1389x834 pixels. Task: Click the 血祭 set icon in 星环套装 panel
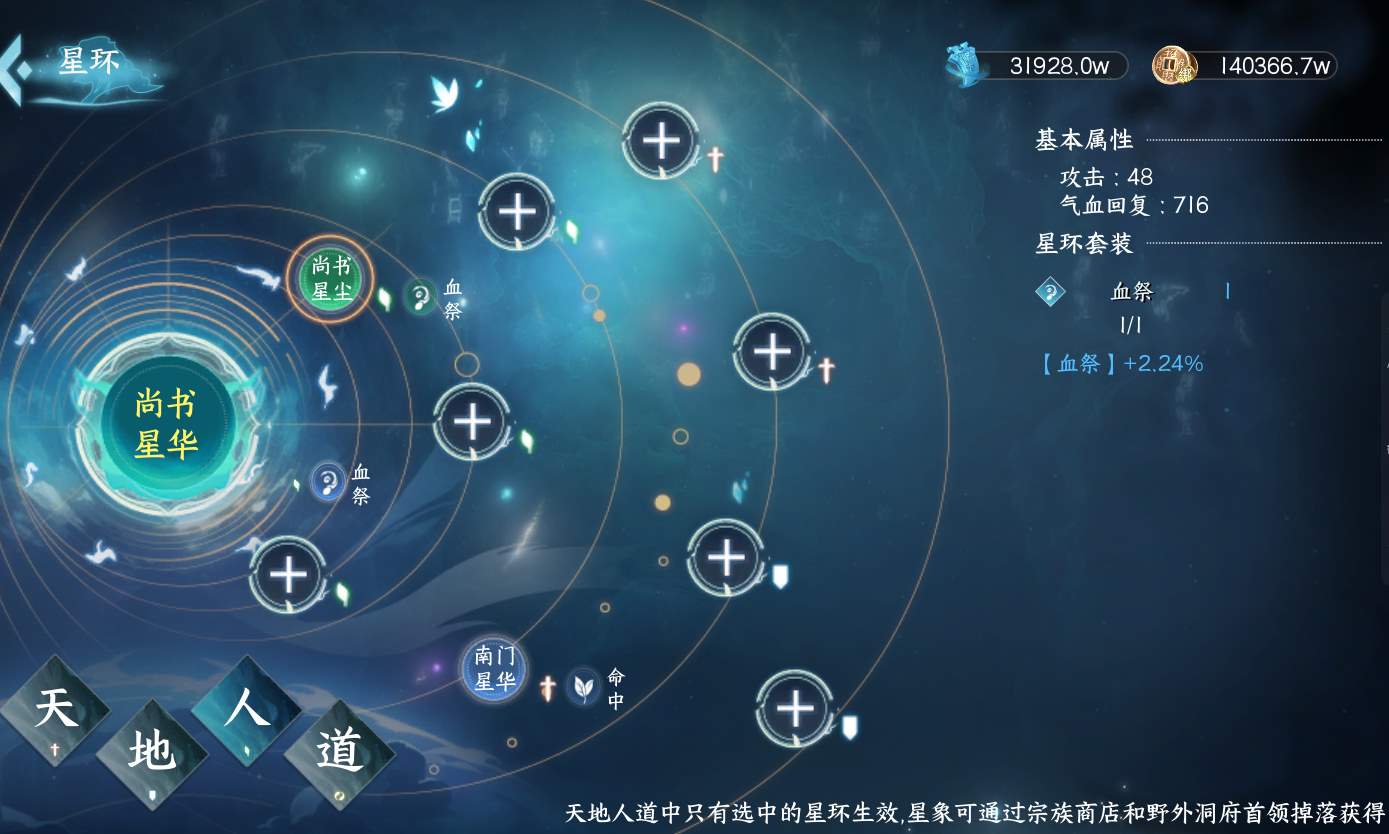pyautogui.click(x=1050, y=292)
